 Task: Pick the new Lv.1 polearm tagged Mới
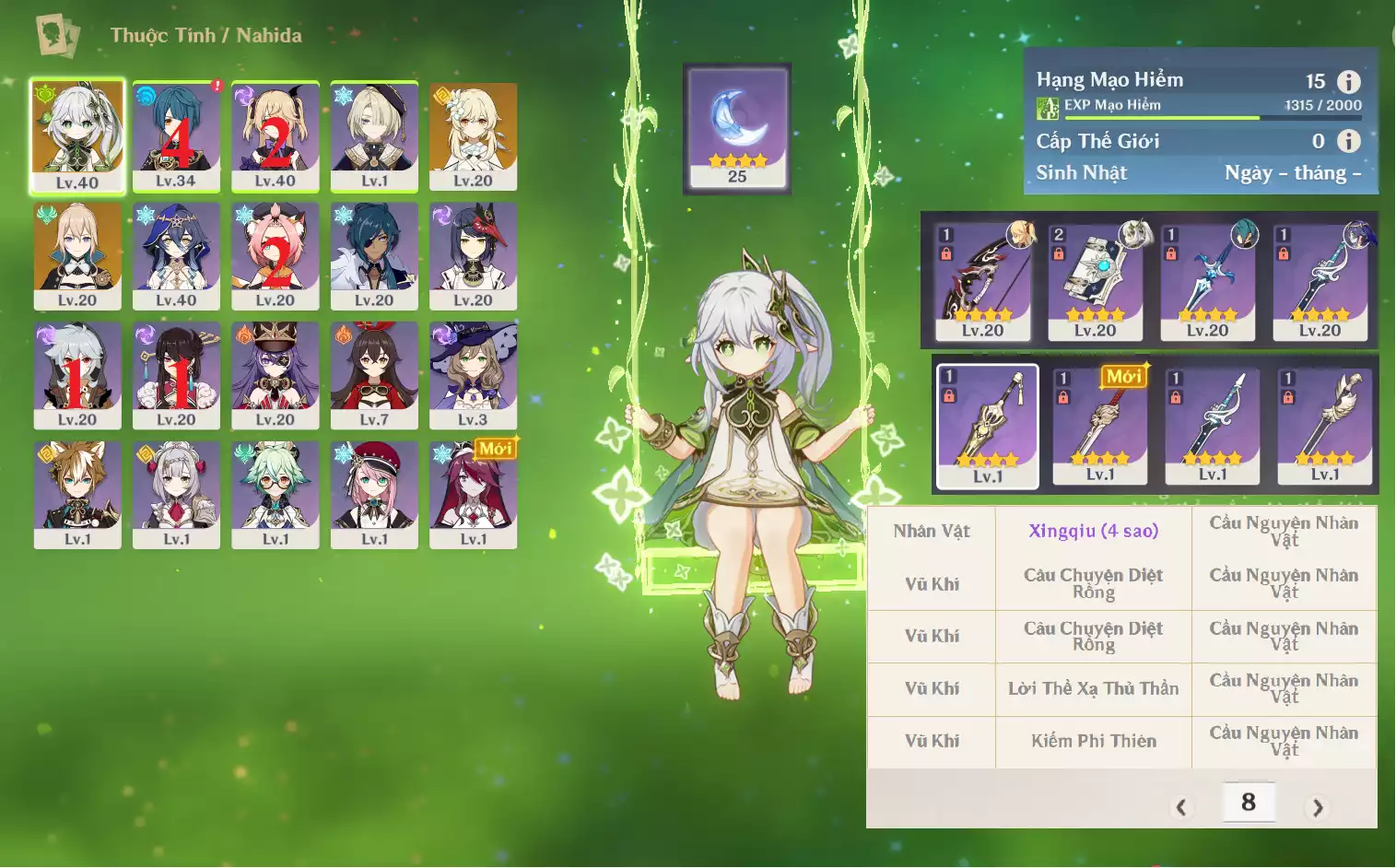1099,426
